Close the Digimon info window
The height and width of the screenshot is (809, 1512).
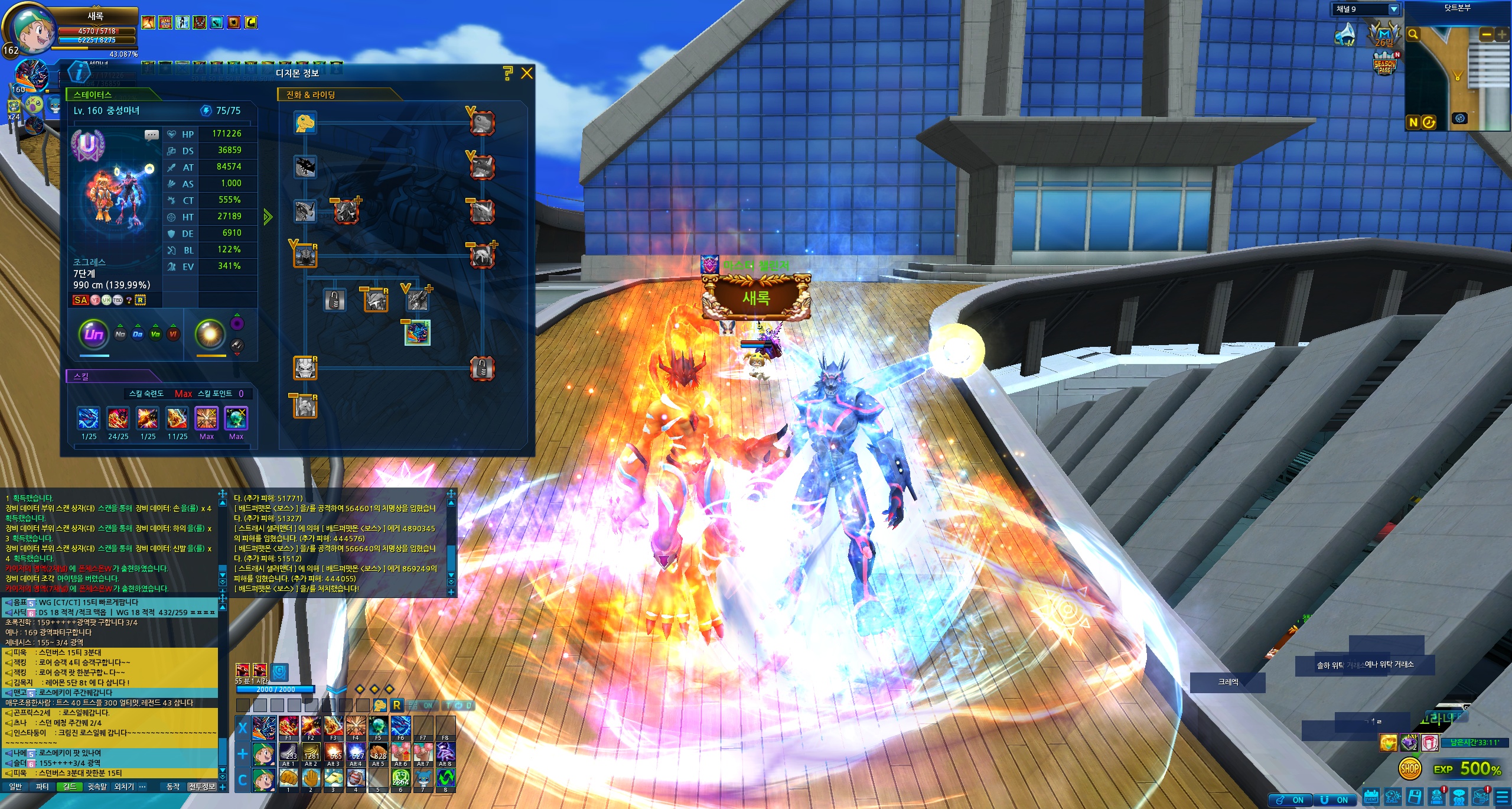[x=527, y=73]
